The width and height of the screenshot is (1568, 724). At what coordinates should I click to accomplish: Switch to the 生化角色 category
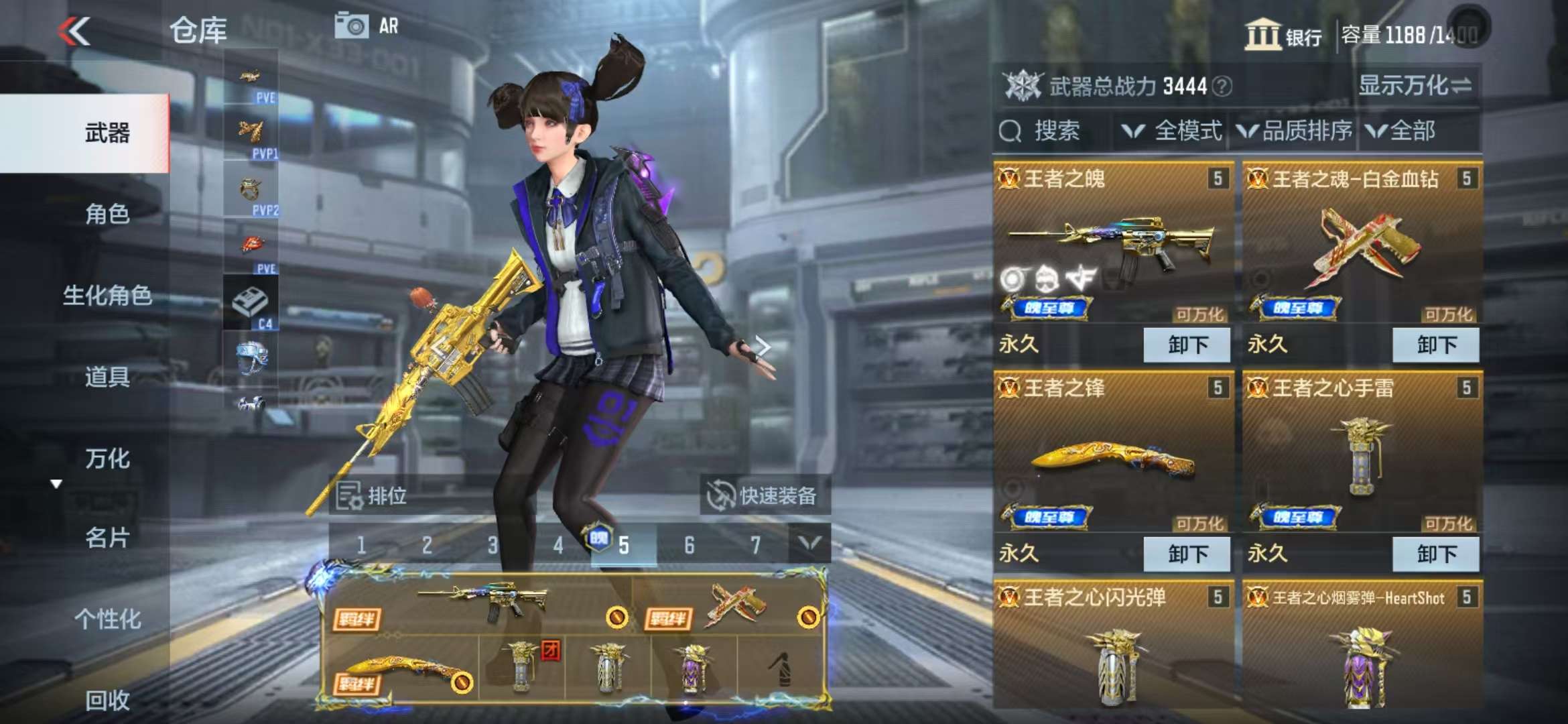[x=107, y=296]
